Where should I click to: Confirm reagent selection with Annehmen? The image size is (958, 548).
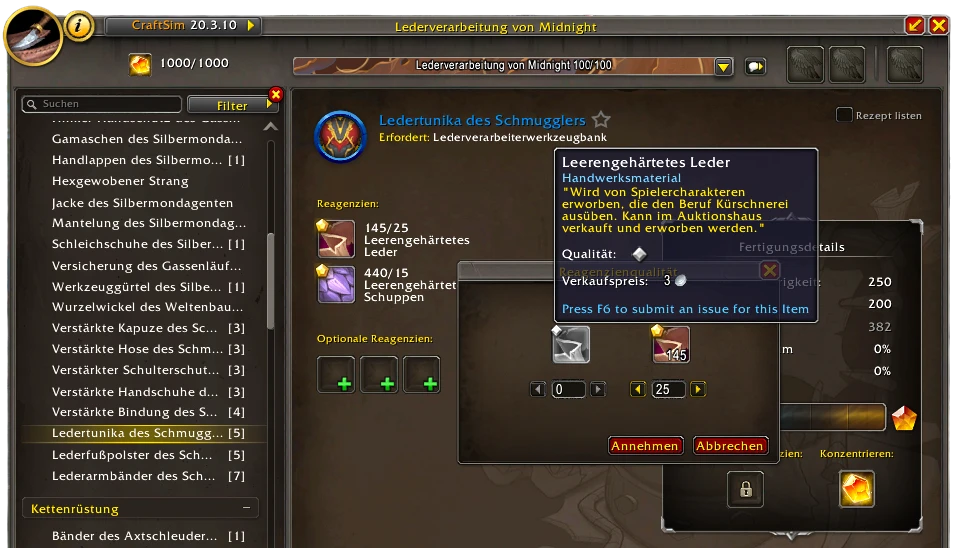click(645, 446)
